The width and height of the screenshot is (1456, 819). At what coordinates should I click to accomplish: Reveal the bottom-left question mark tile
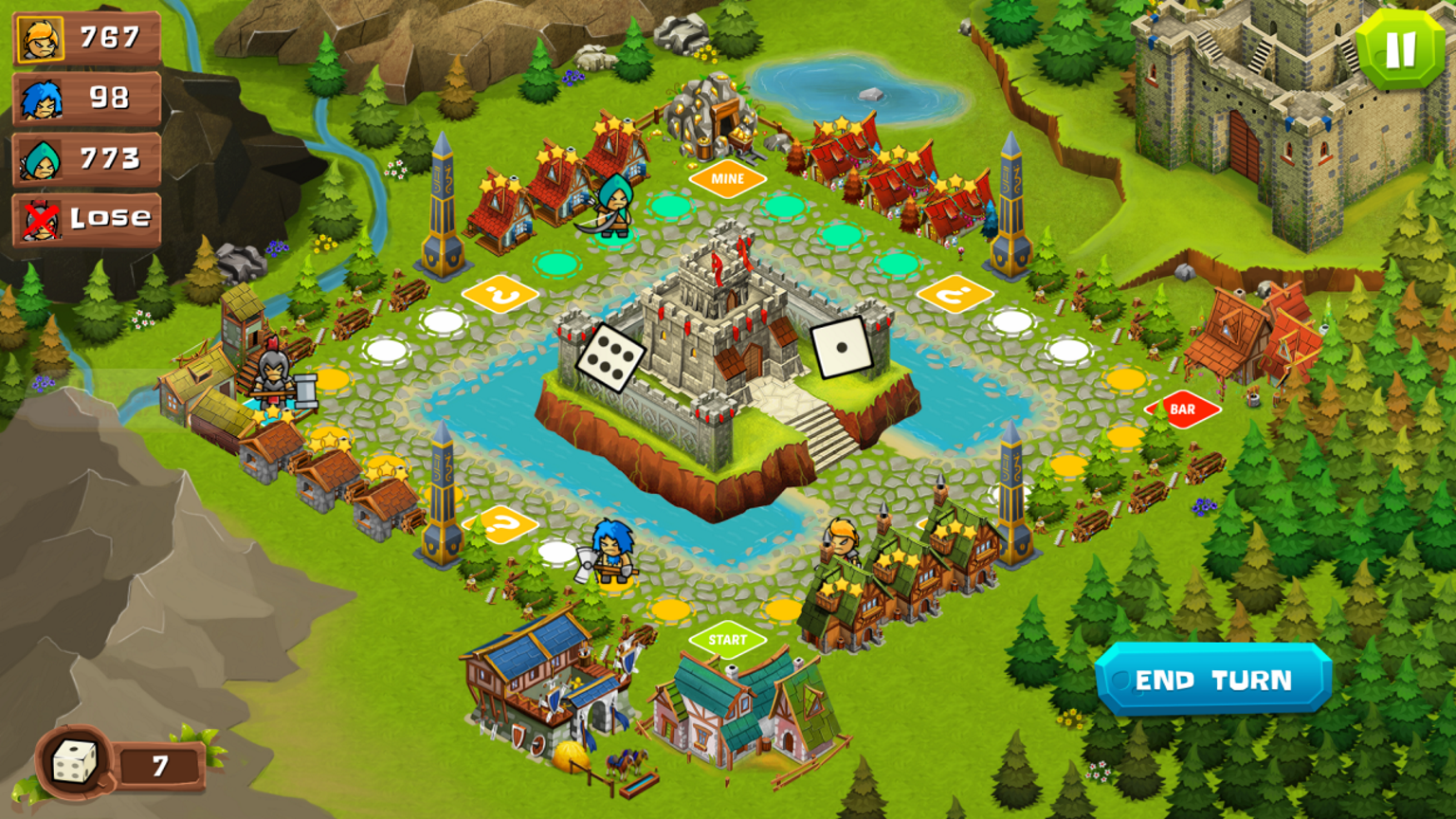[498, 522]
